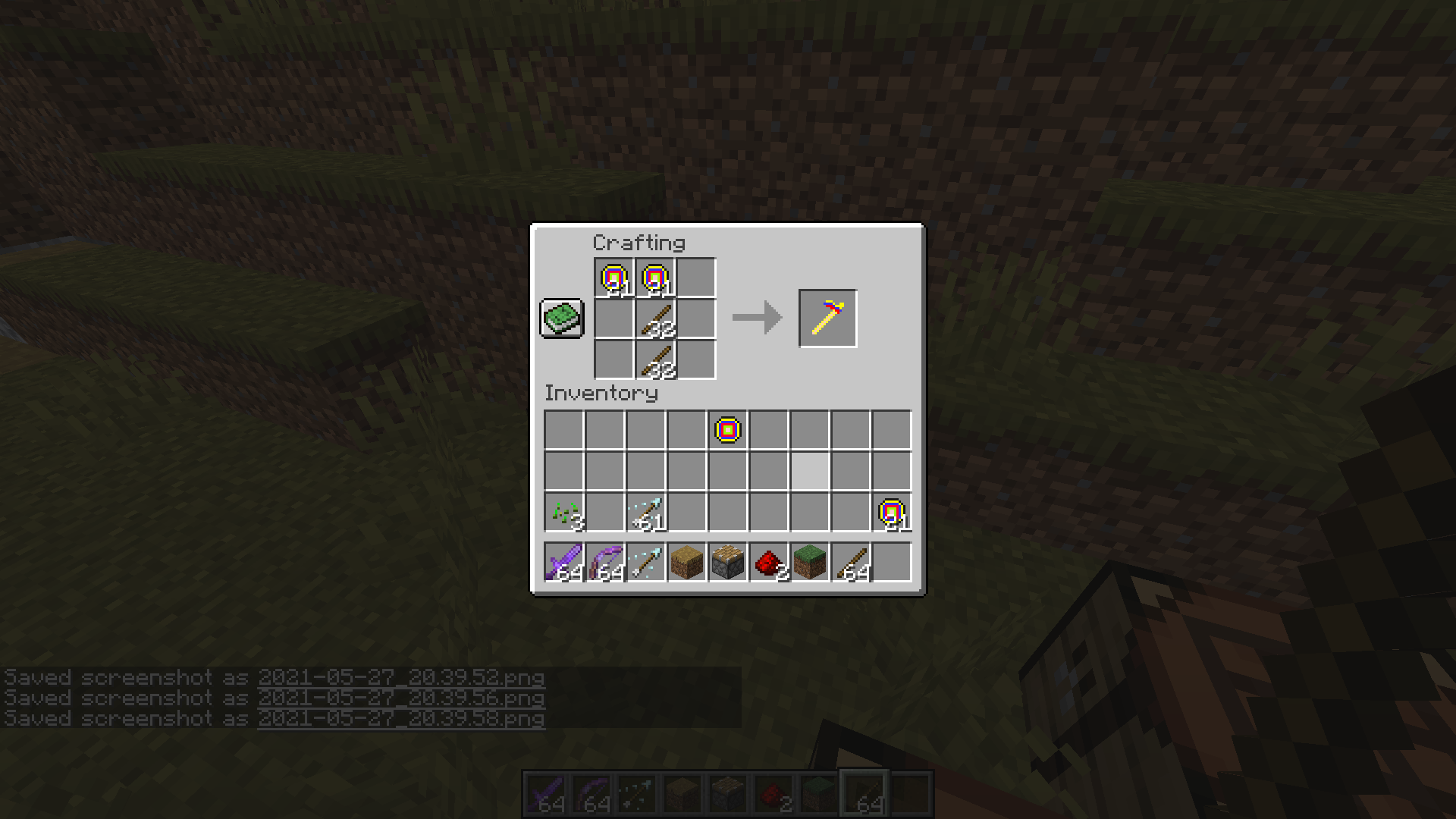Take the crafted golden pickaxe from the output slot
The height and width of the screenshot is (819, 1456).
(827, 318)
